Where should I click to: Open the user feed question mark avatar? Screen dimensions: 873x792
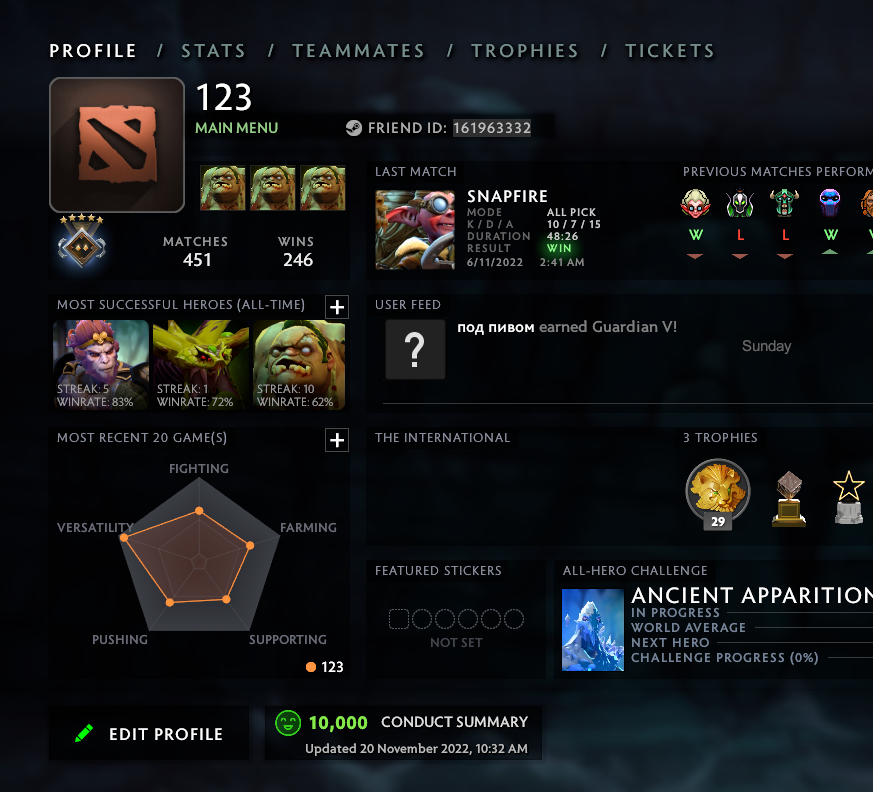[415, 349]
